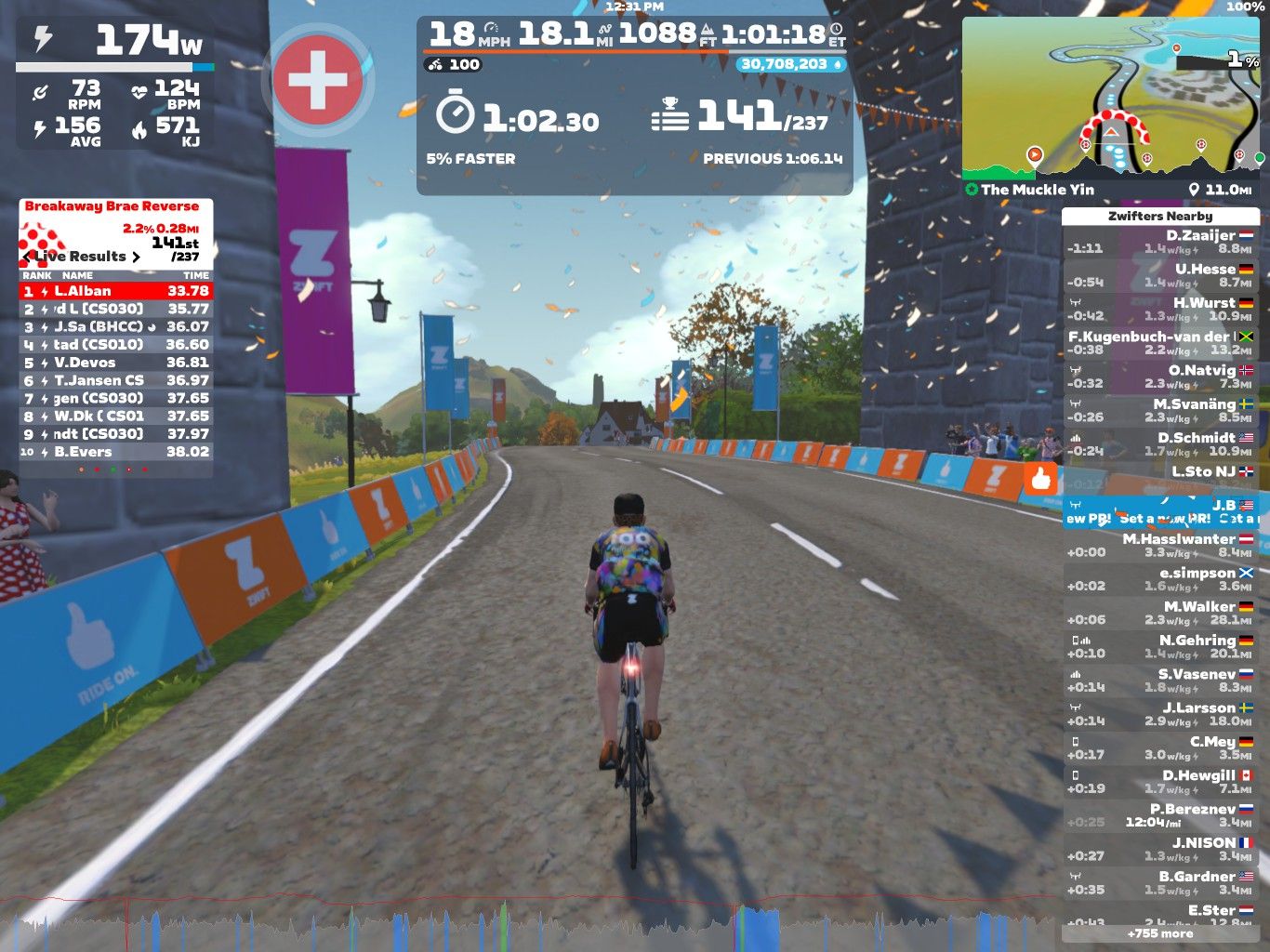The image size is (1270, 952).
Task: Select rider M.Hasslwanter in nearby list
Action: pyautogui.click(x=1160, y=546)
